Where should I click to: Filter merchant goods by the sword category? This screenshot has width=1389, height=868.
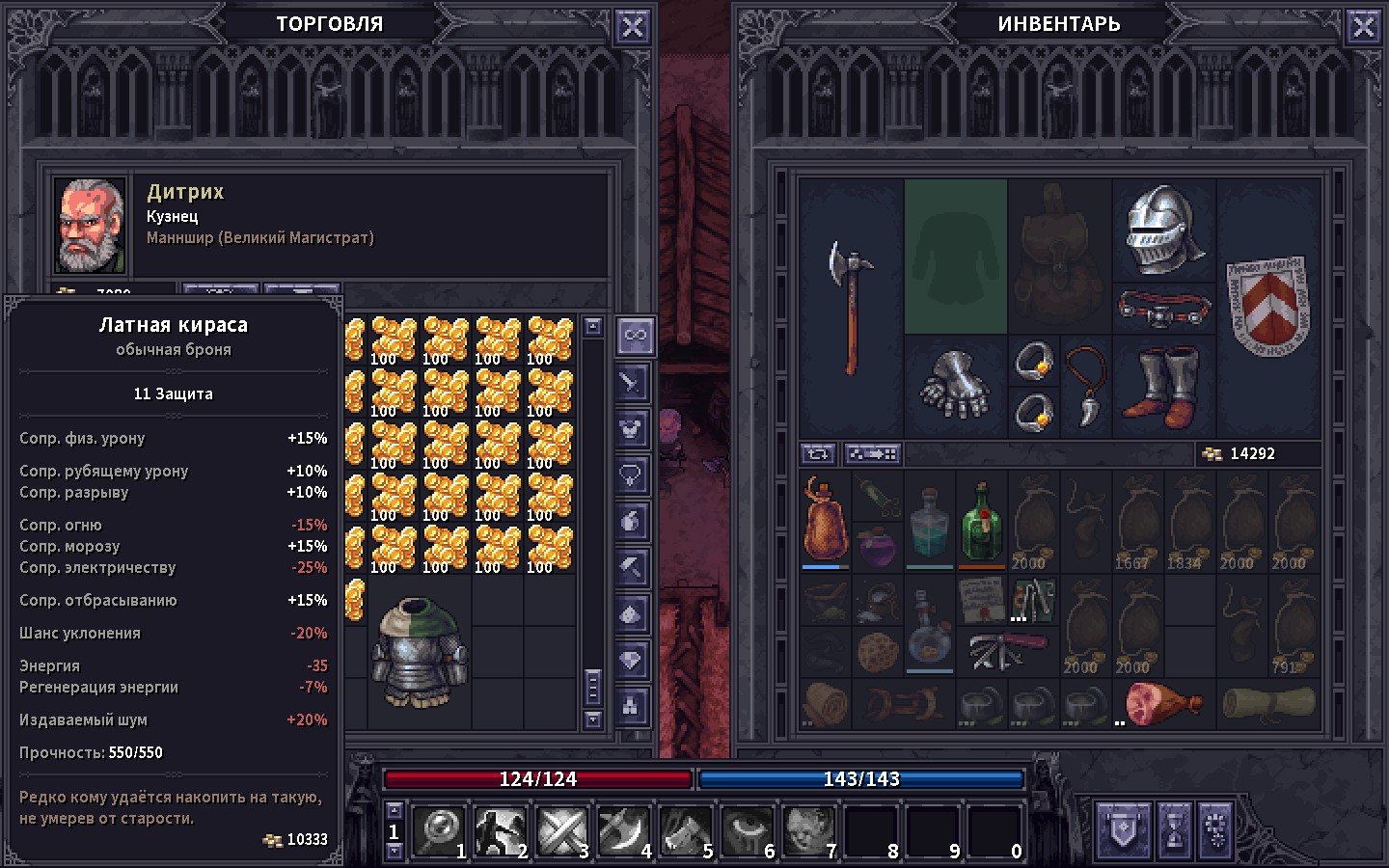(632, 383)
